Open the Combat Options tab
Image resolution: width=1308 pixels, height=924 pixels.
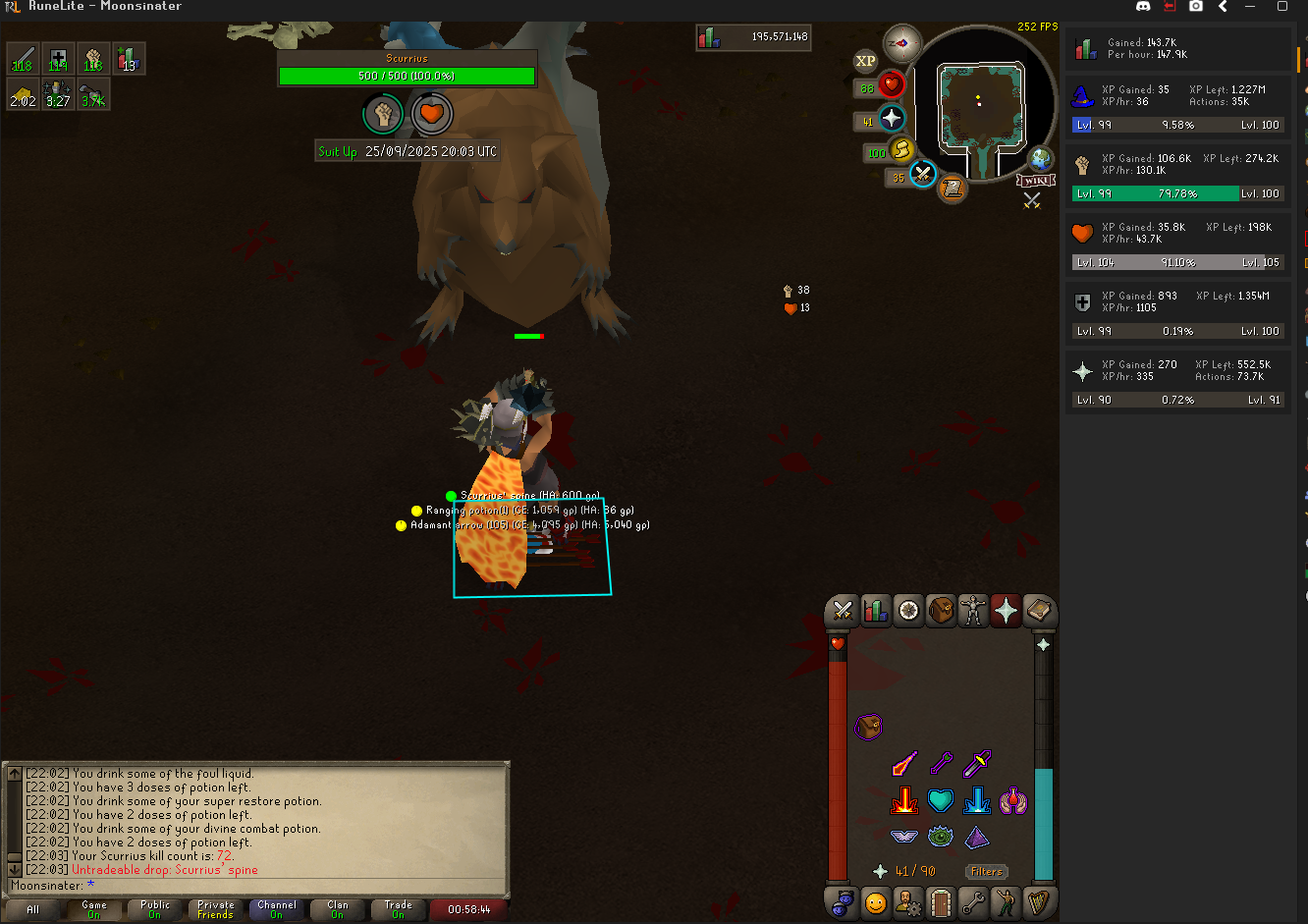click(x=842, y=611)
